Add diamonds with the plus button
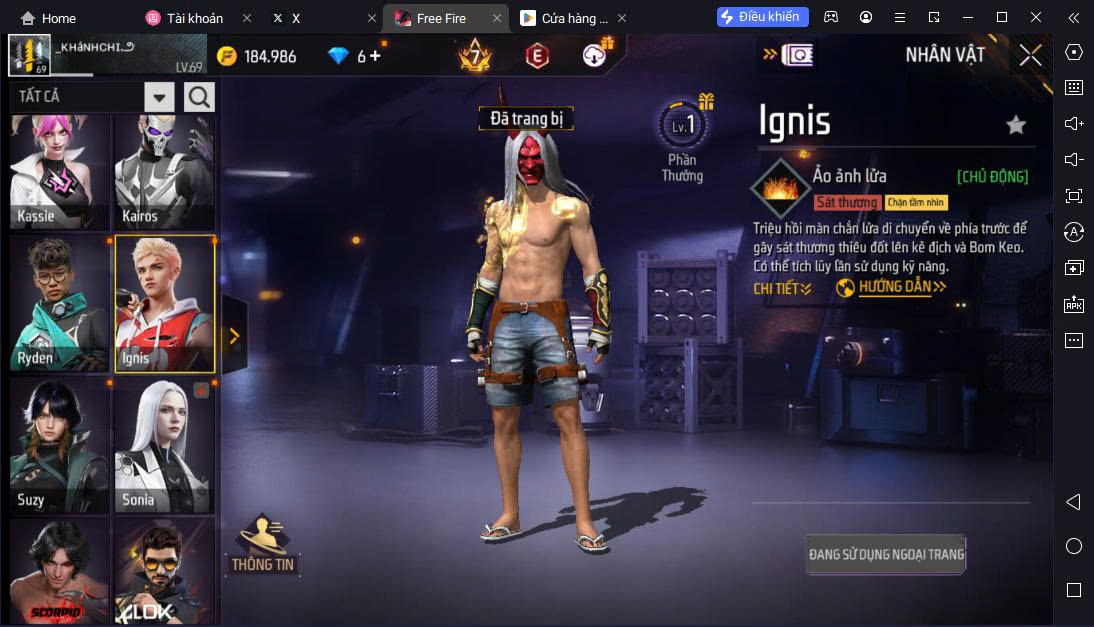This screenshot has width=1094, height=627. [375, 56]
